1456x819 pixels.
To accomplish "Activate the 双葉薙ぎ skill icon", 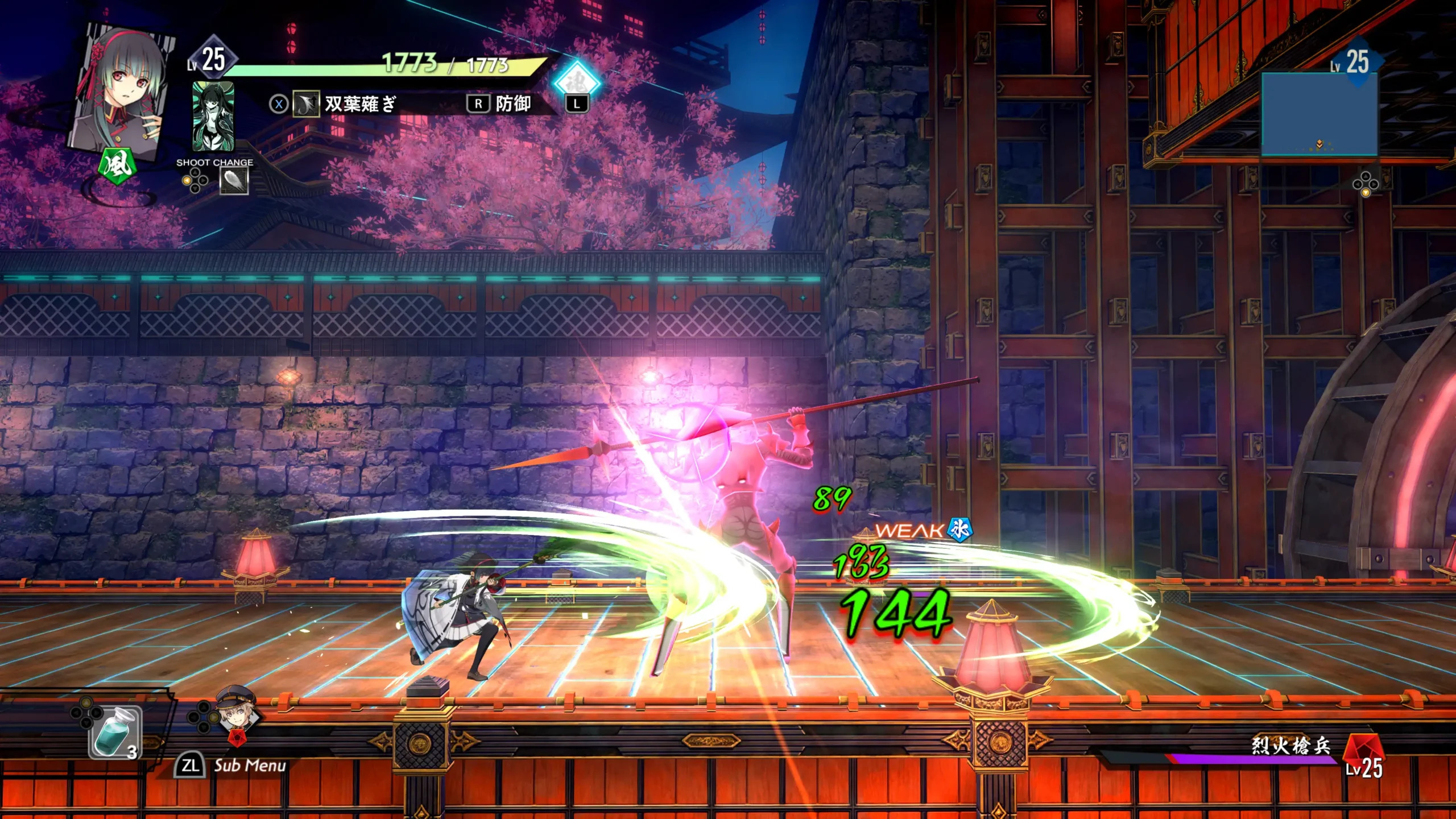I will pos(306,104).
